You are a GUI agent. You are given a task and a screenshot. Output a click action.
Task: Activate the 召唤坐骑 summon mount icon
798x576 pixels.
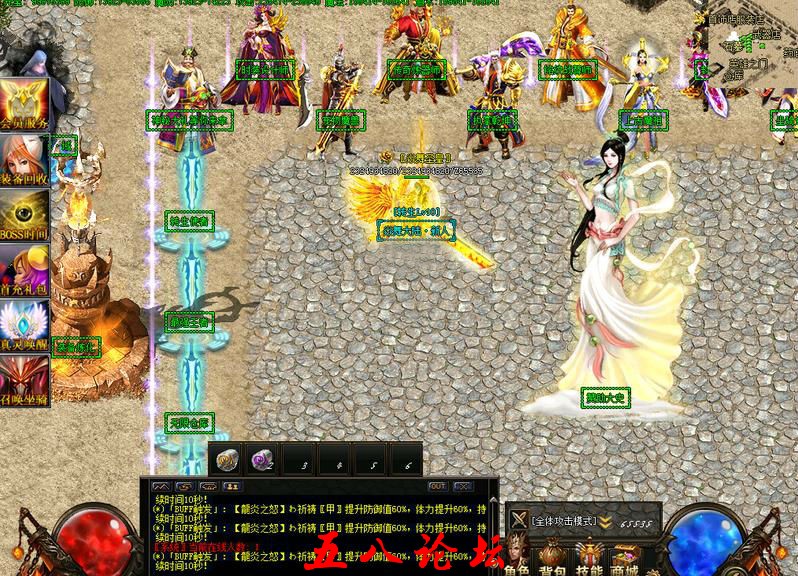[x=25, y=381]
